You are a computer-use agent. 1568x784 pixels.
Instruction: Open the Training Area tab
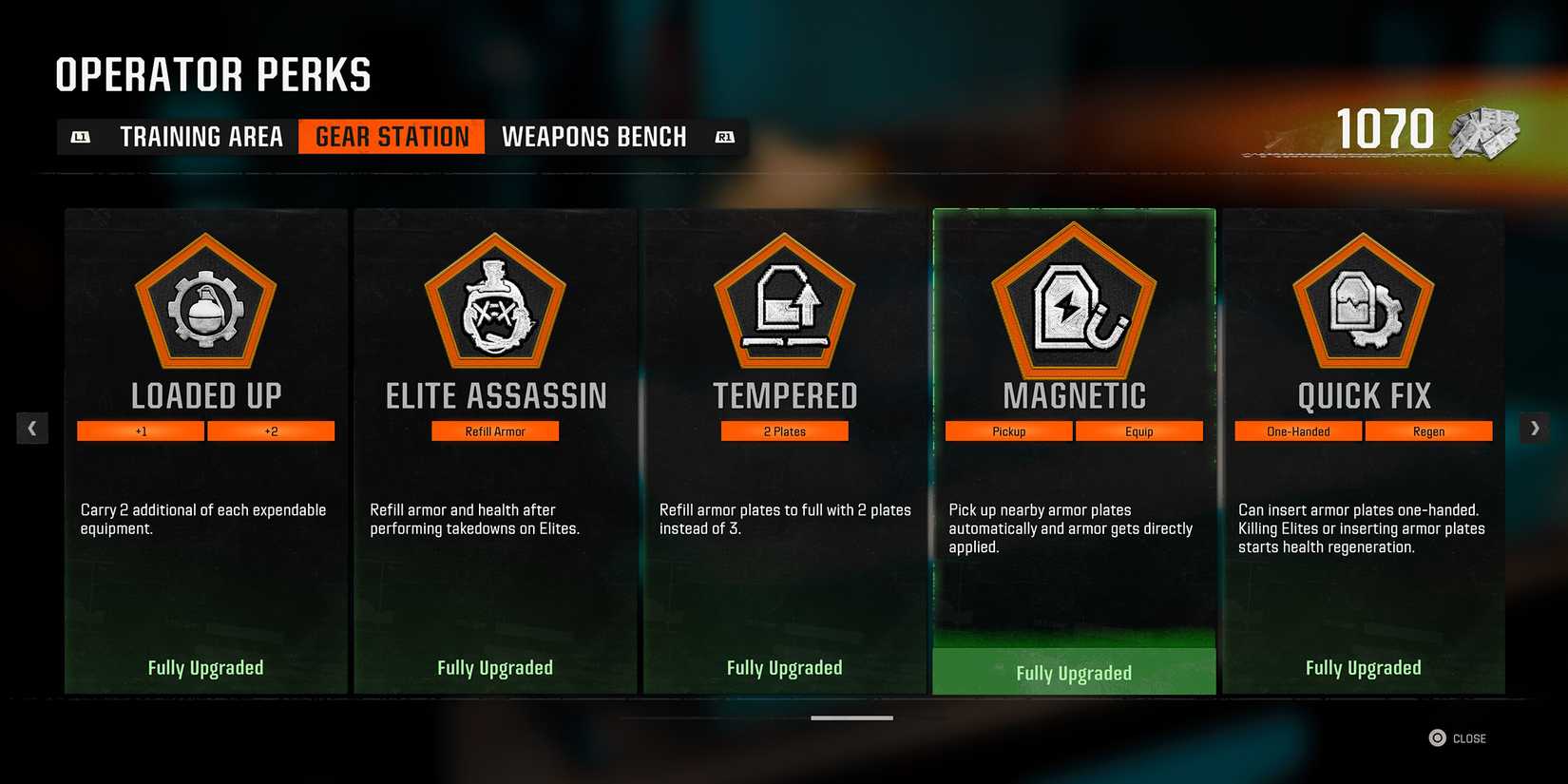click(x=201, y=136)
